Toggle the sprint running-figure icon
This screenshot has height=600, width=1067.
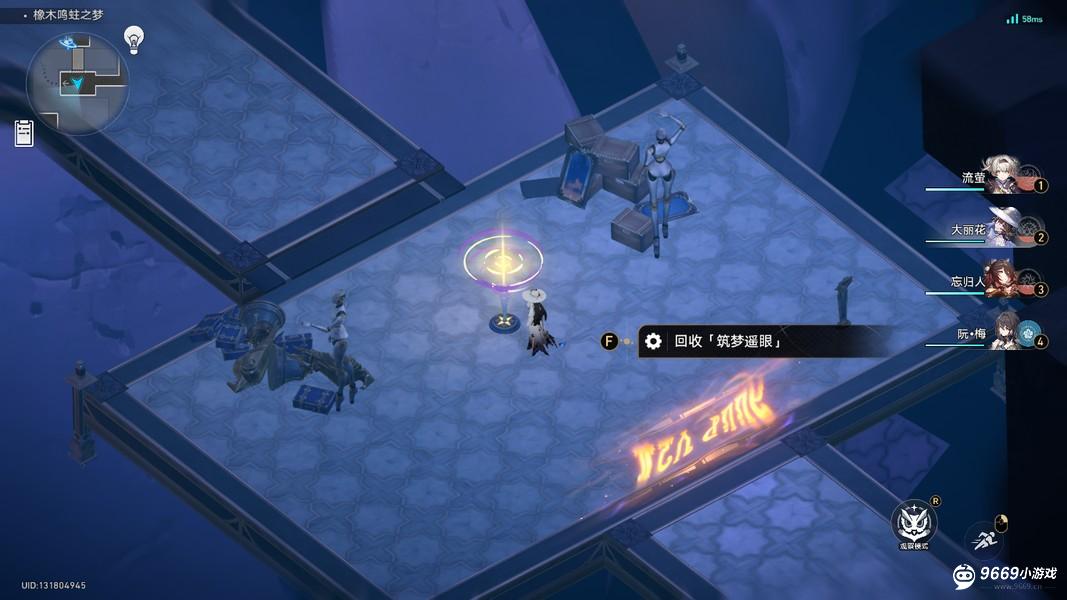tap(987, 540)
